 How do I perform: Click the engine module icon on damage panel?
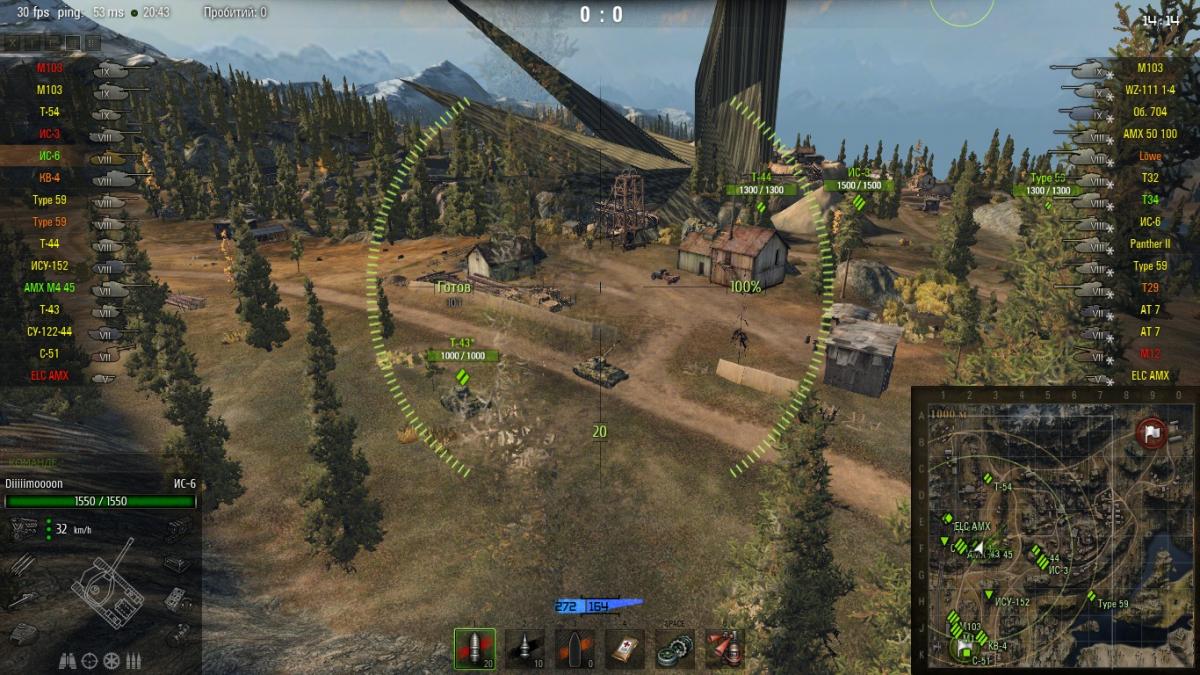(x=22, y=527)
